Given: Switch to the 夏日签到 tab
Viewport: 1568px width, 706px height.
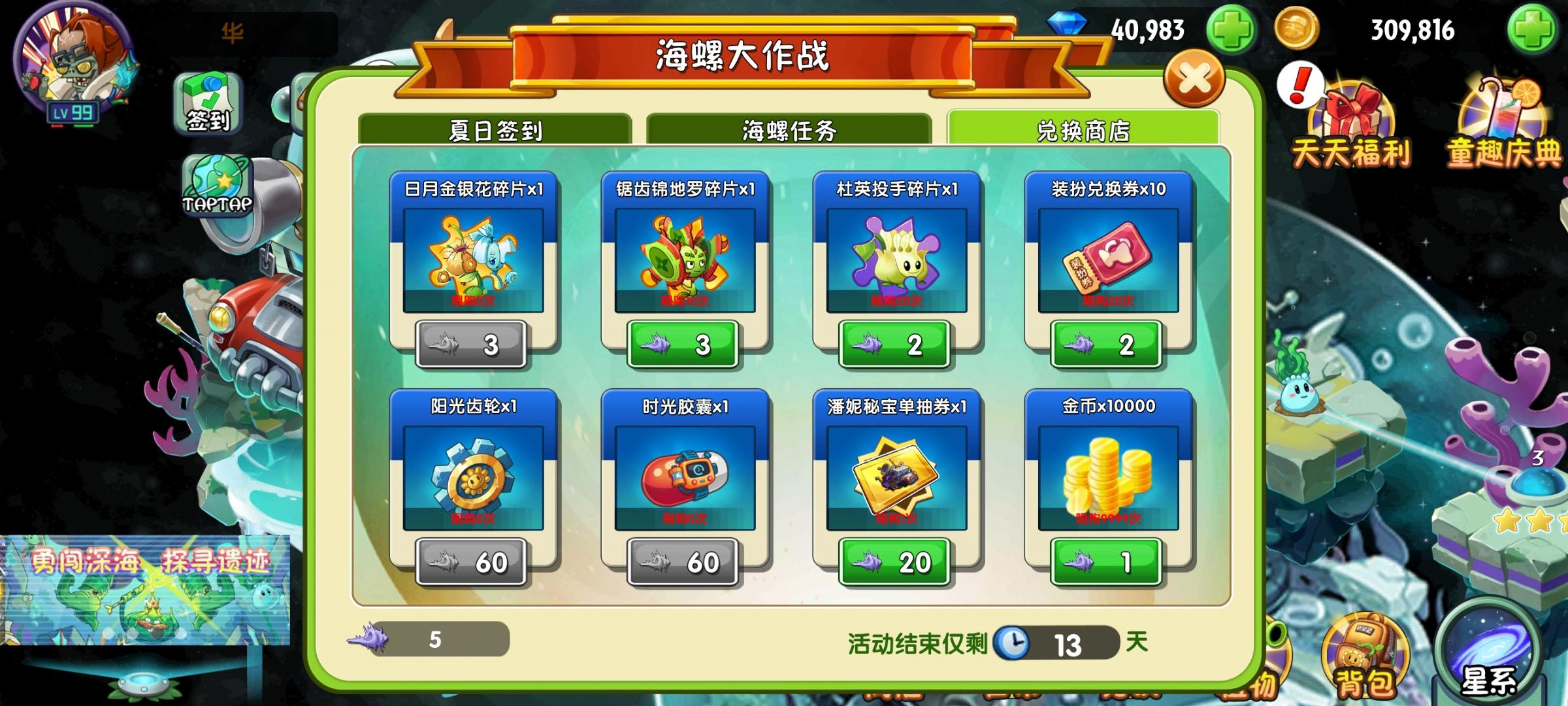Looking at the screenshot, I should 498,130.
